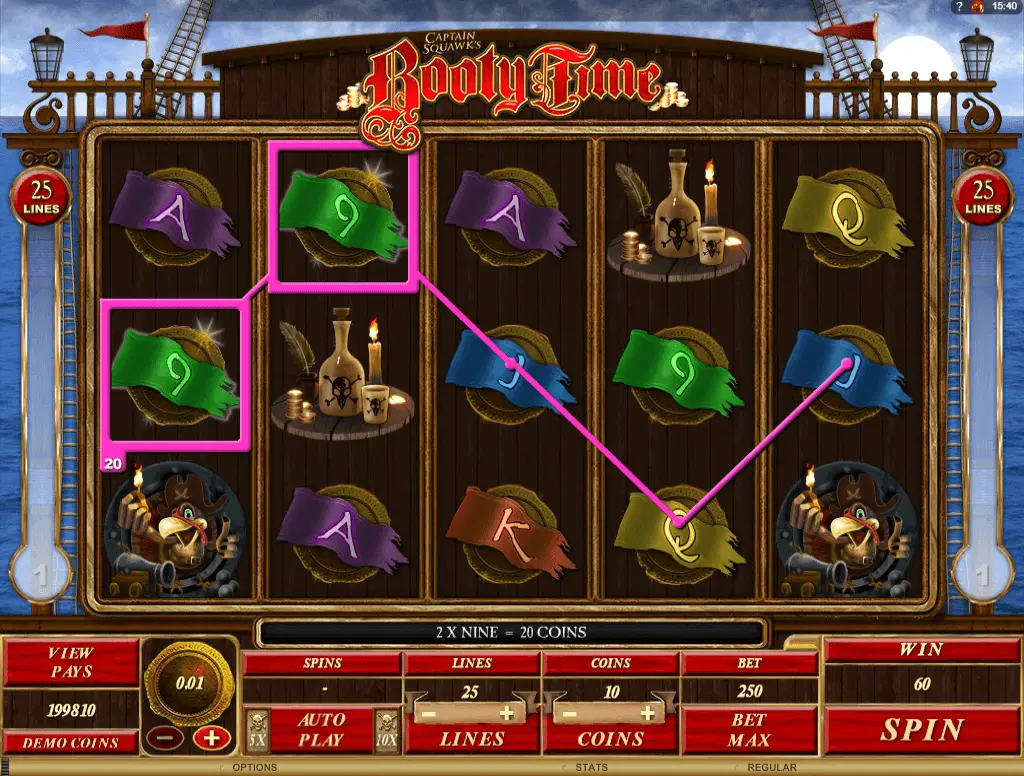The width and height of the screenshot is (1024, 776).
Task: Increase the number of lines
Action: coord(507,714)
